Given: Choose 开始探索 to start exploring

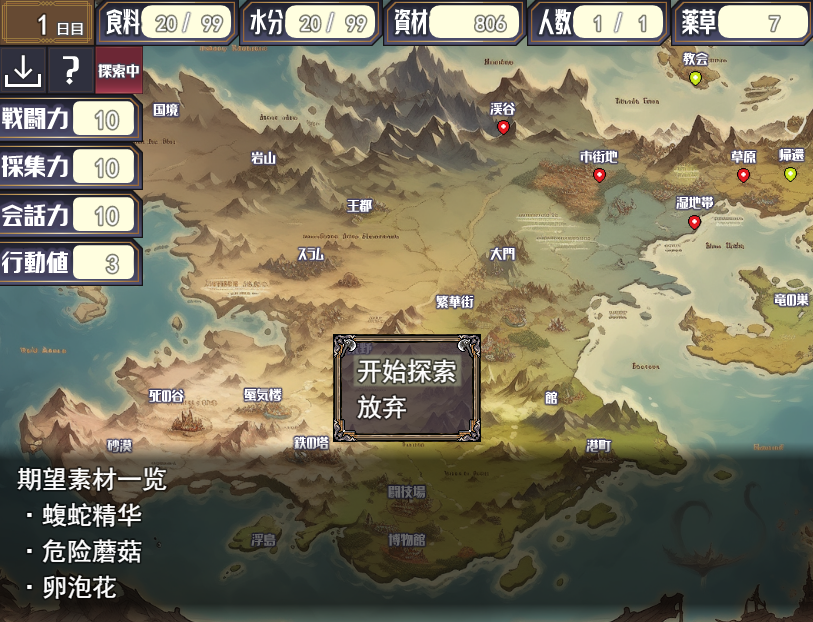Looking at the screenshot, I should 406,371.
